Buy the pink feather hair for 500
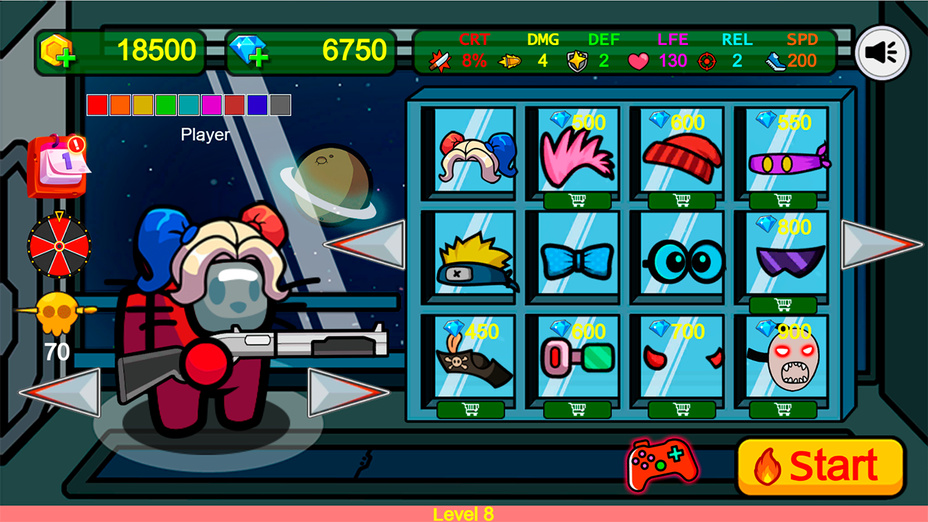 [x=577, y=200]
